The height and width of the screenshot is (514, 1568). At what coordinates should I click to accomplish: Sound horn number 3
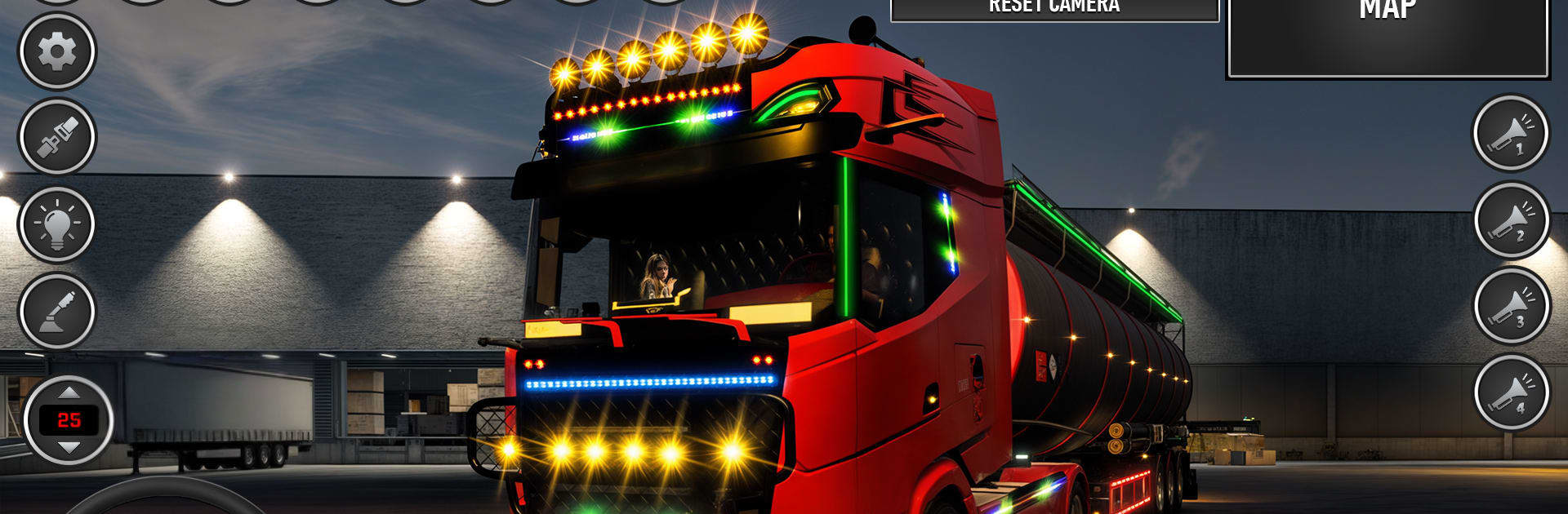pos(1511,306)
